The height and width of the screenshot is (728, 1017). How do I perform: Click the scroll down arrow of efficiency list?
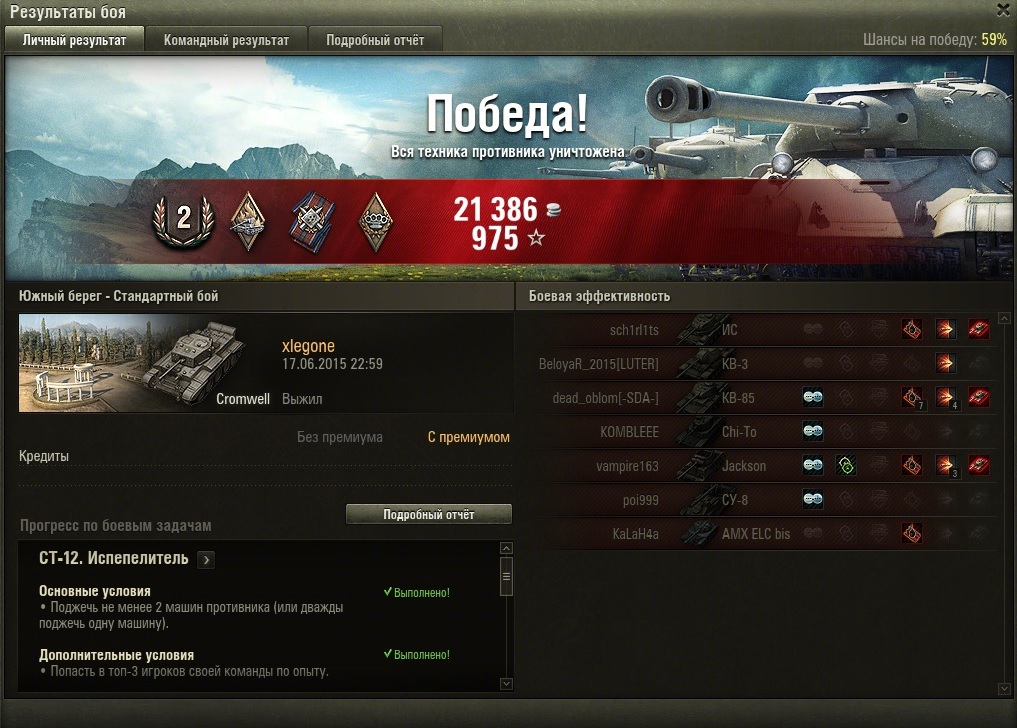click(1004, 688)
